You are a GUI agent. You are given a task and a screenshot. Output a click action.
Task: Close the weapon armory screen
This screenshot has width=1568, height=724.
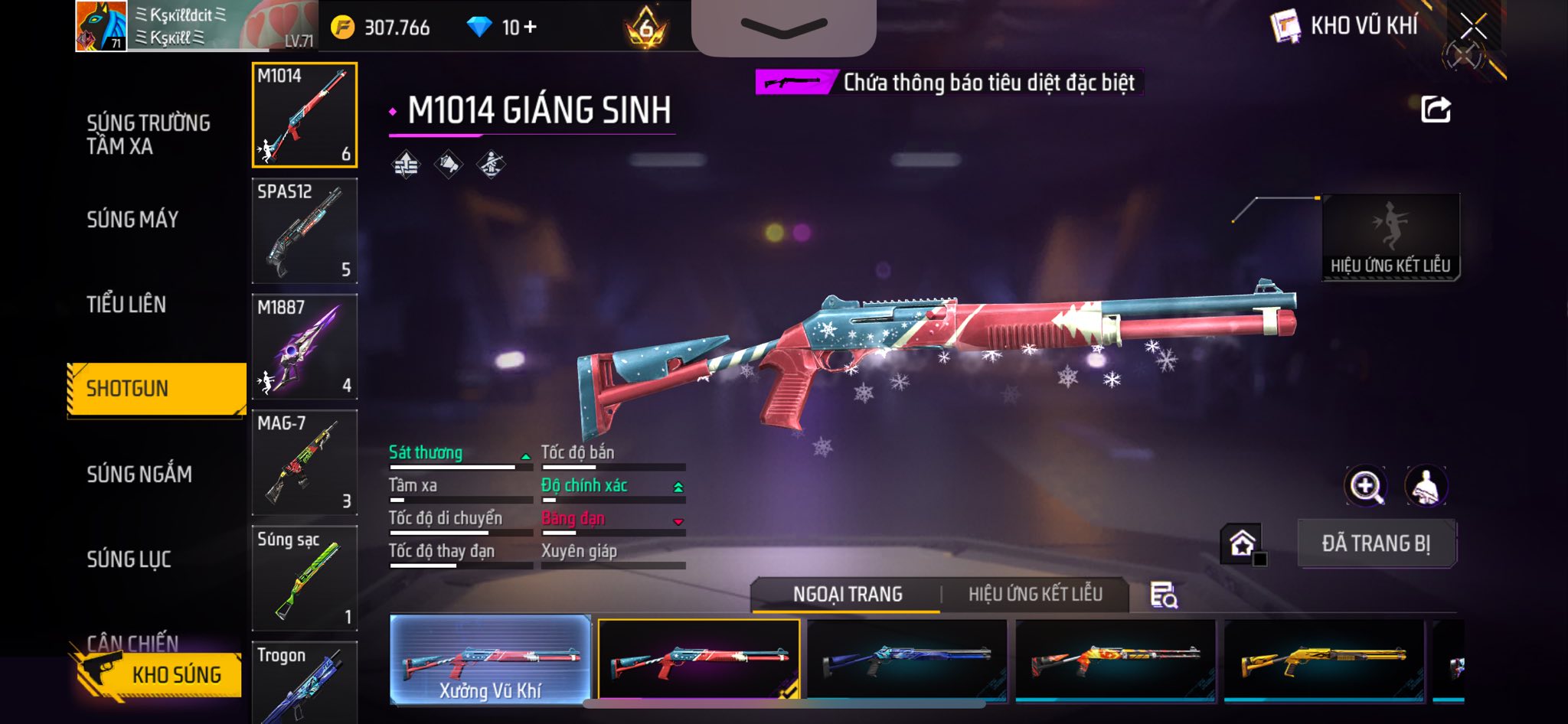[1473, 28]
